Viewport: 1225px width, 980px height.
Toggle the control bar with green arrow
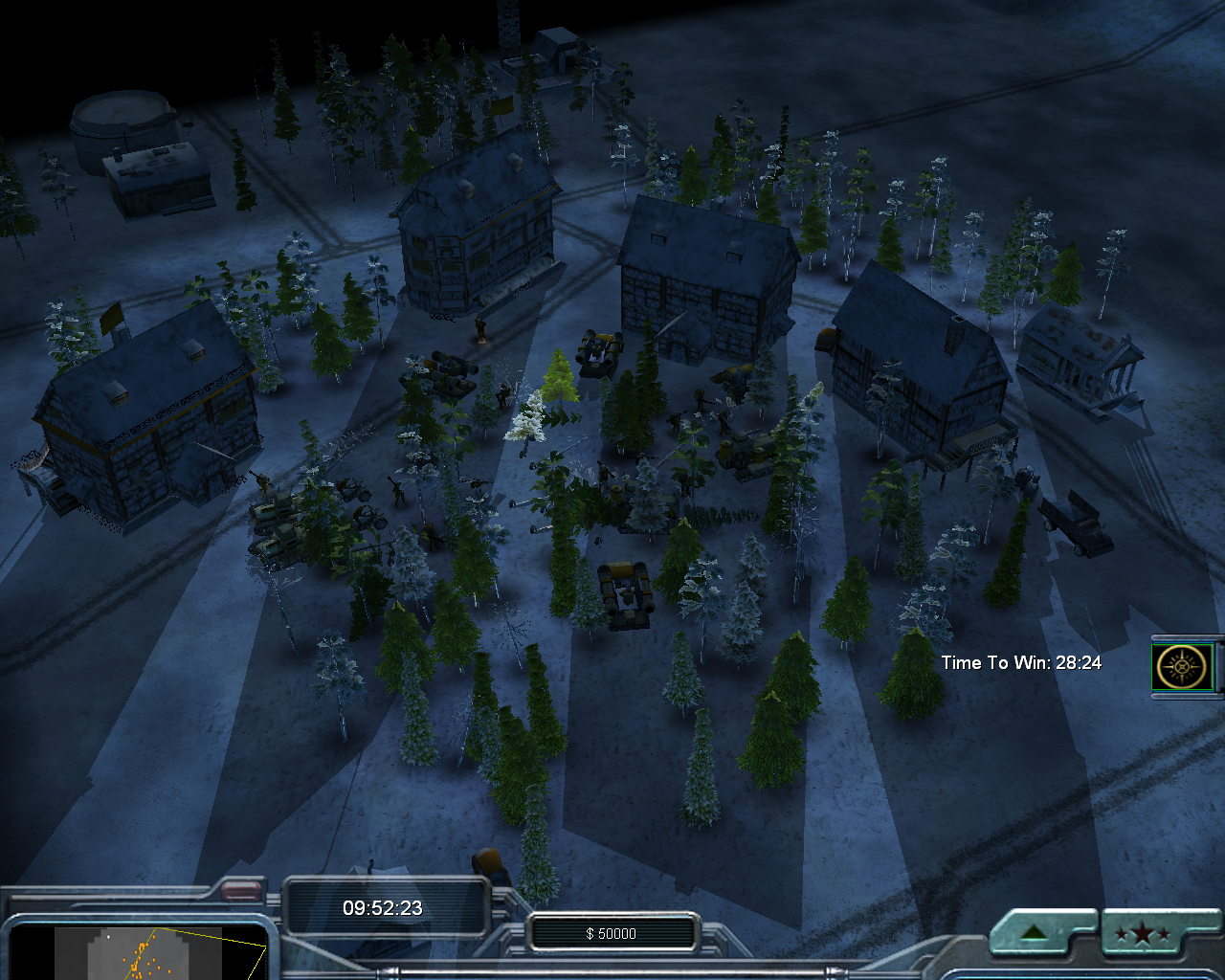(x=1033, y=933)
